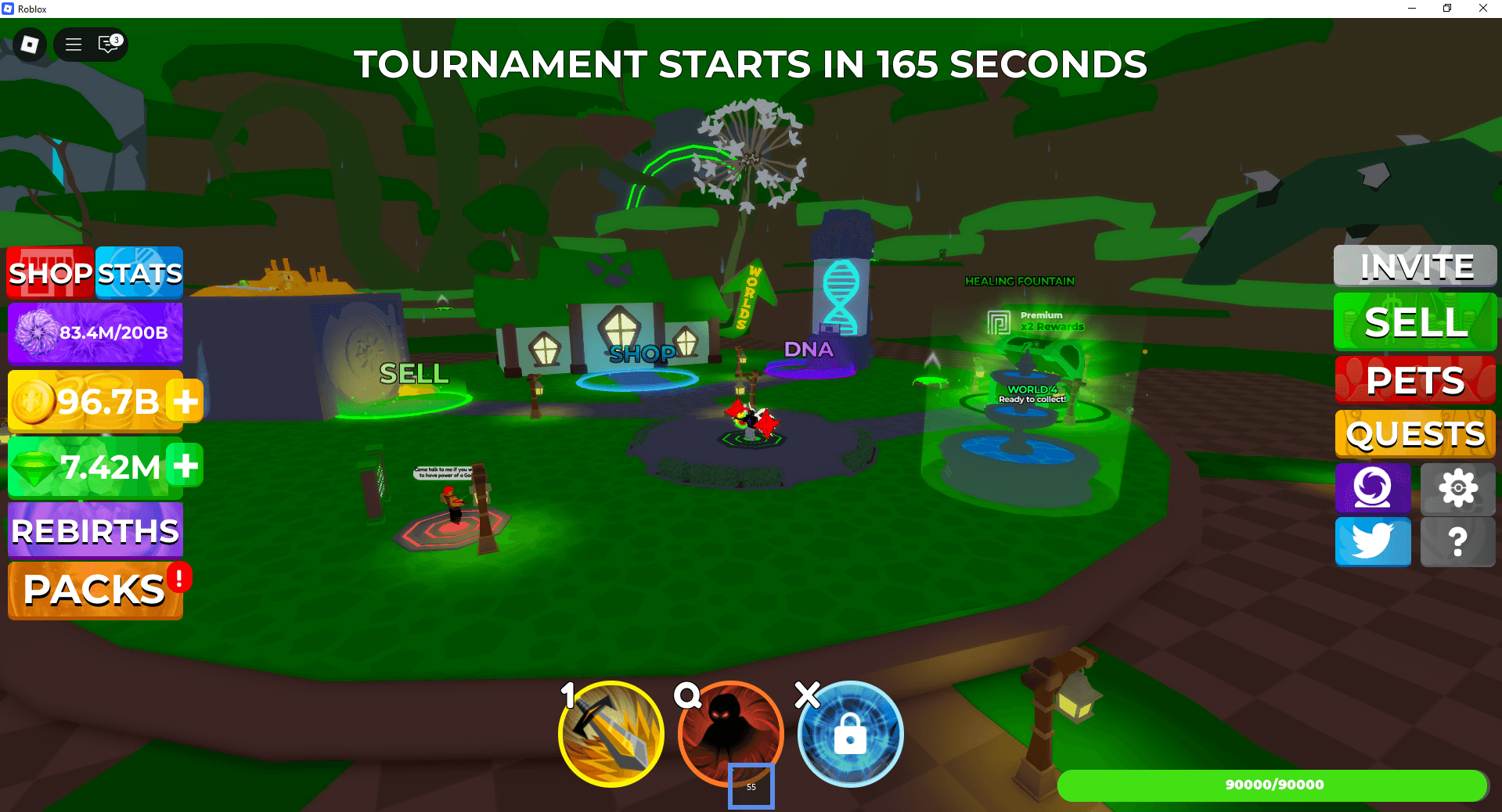
Task: Open the STATS panel
Action: pos(139,273)
